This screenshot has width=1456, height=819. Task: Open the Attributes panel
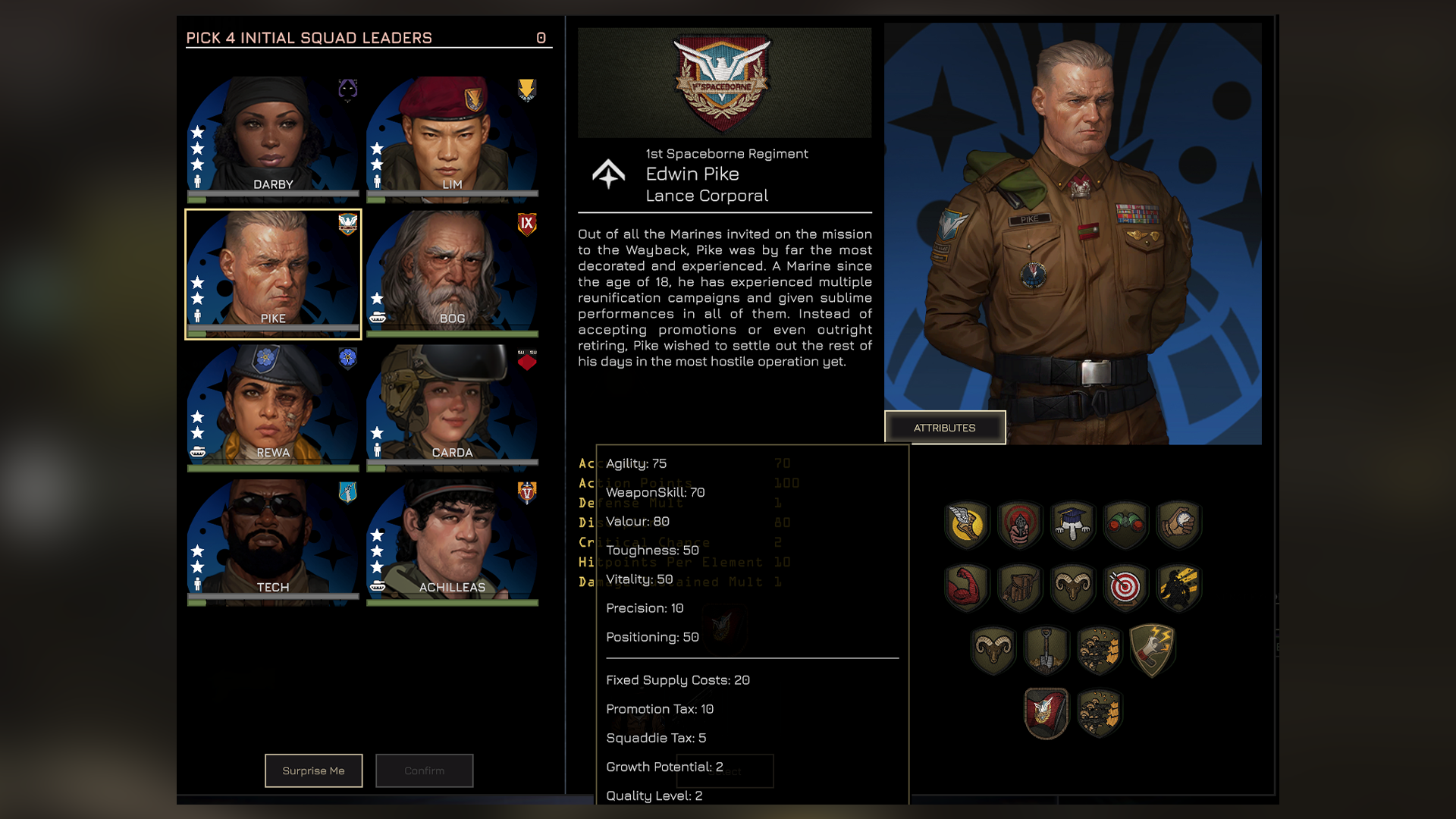tap(945, 427)
